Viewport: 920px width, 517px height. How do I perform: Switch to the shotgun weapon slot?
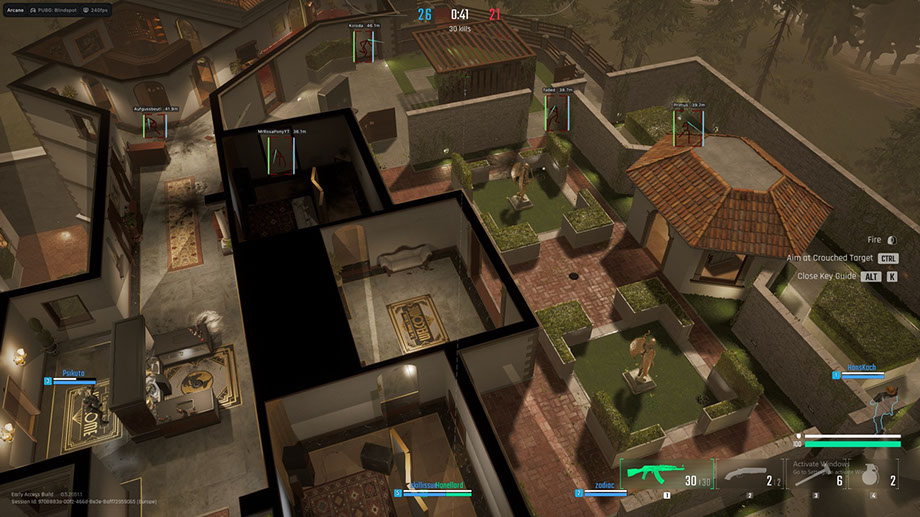click(x=748, y=477)
